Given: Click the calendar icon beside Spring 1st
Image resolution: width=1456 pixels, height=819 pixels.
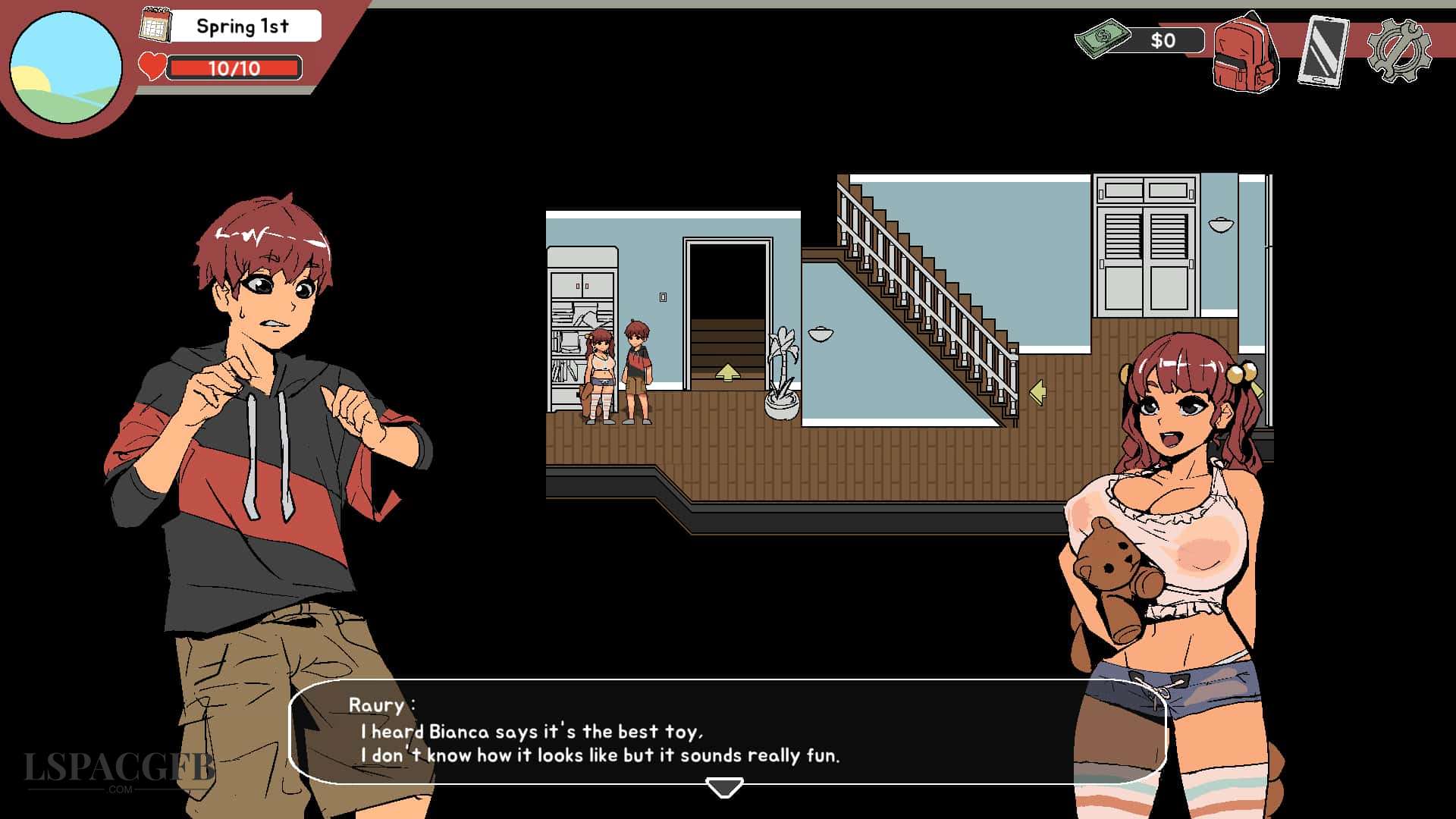Looking at the screenshot, I should click(157, 24).
